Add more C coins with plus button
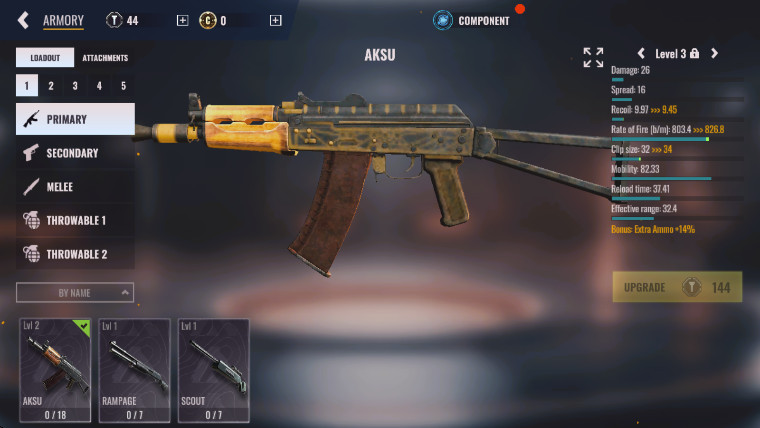 pyautogui.click(x=276, y=20)
